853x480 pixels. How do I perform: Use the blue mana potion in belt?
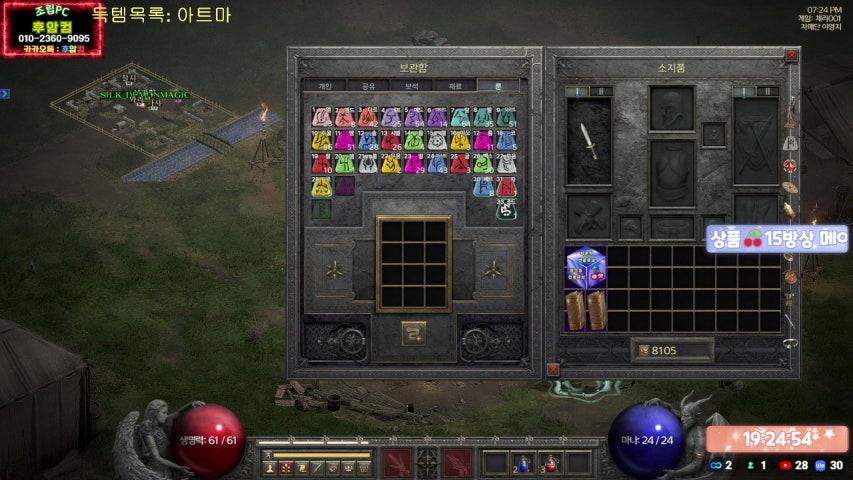[x=523, y=462]
